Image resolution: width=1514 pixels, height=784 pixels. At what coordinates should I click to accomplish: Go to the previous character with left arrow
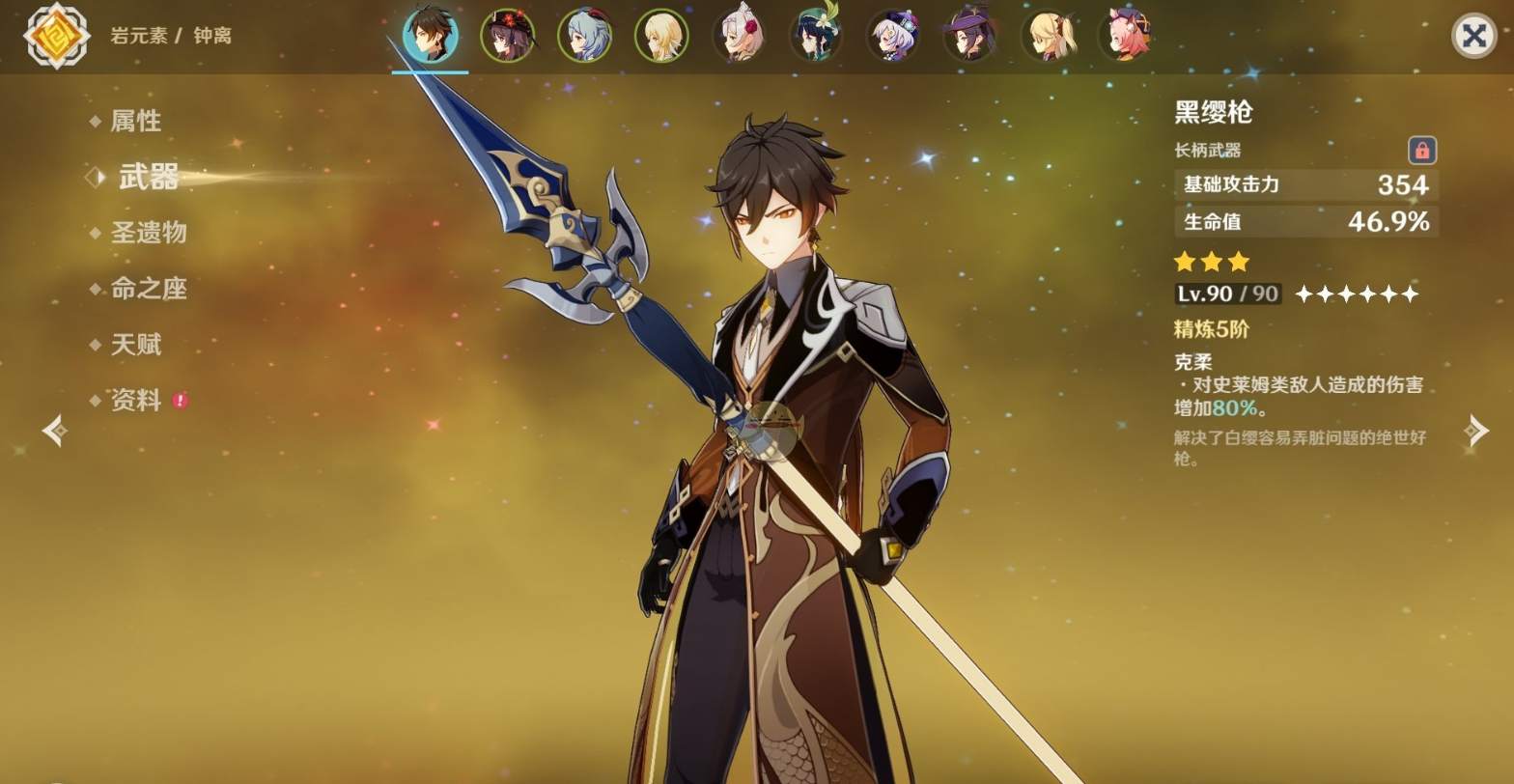55,431
